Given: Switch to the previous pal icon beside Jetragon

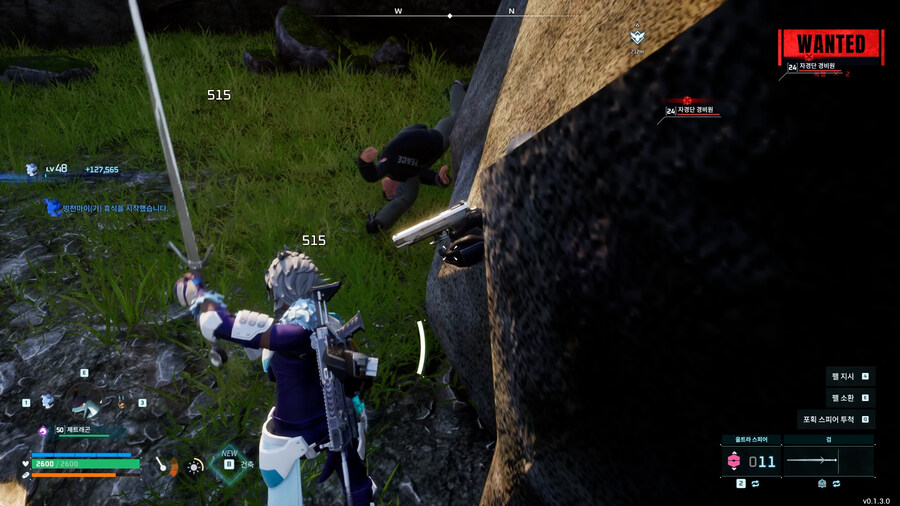Looking at the screenshot, I should tap(47, 401).
